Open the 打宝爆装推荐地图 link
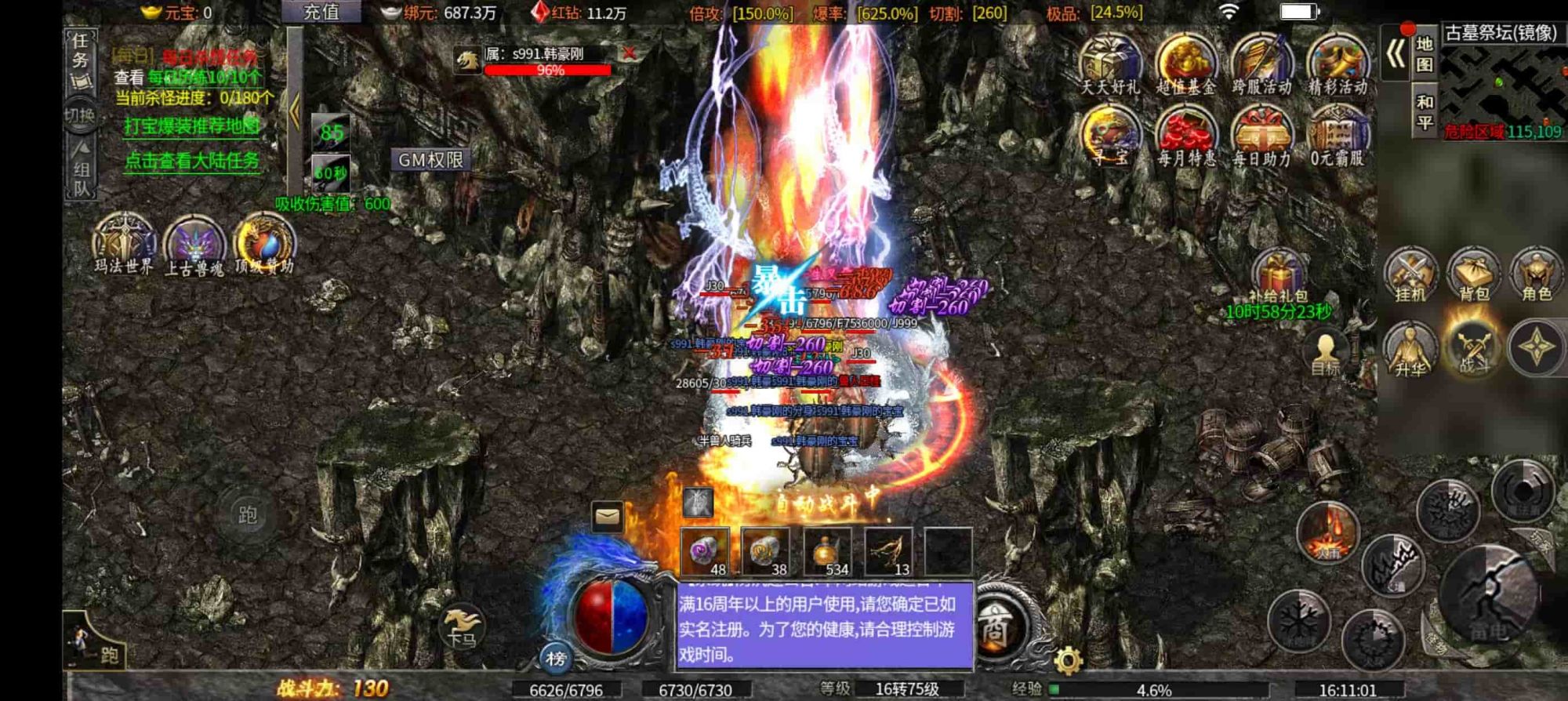This screenshot has height=701, width=1568. coord(192,126)
